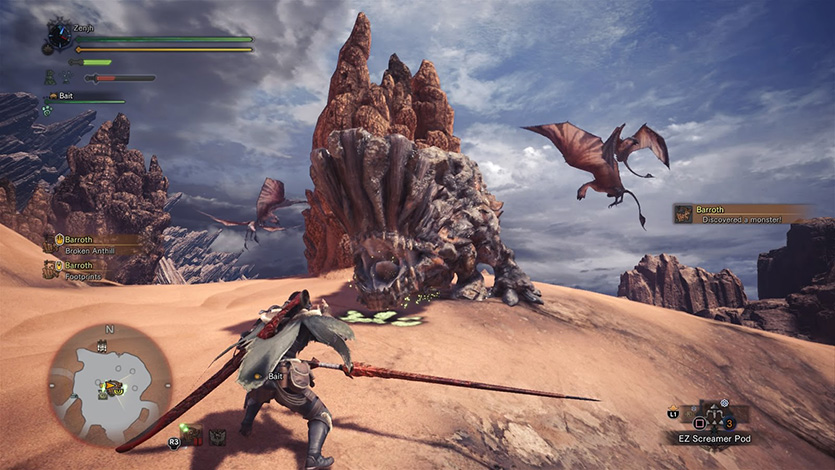
Task: Select the grey monster icon at bottom
Action: point(217,436)
